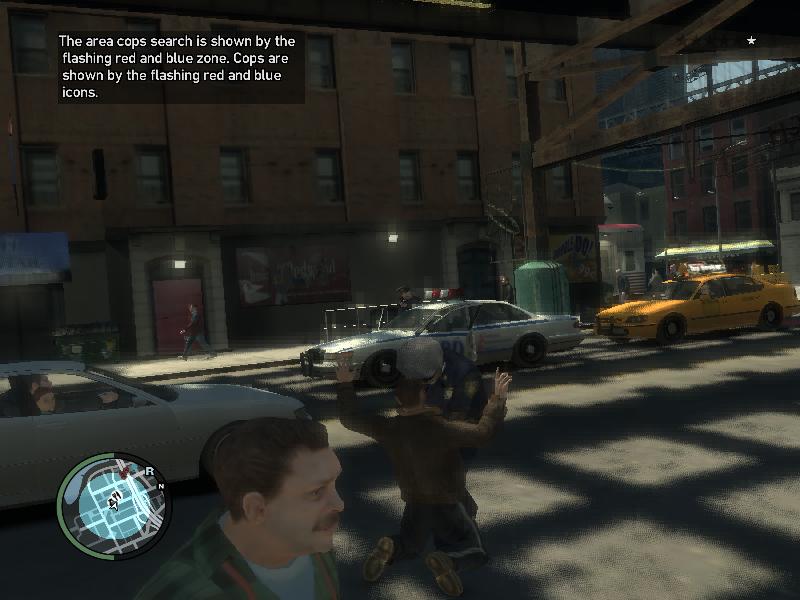Click the wanted level star
This screenshot has width=800, height=600.
pyautogui.click(x=751, y=40)
